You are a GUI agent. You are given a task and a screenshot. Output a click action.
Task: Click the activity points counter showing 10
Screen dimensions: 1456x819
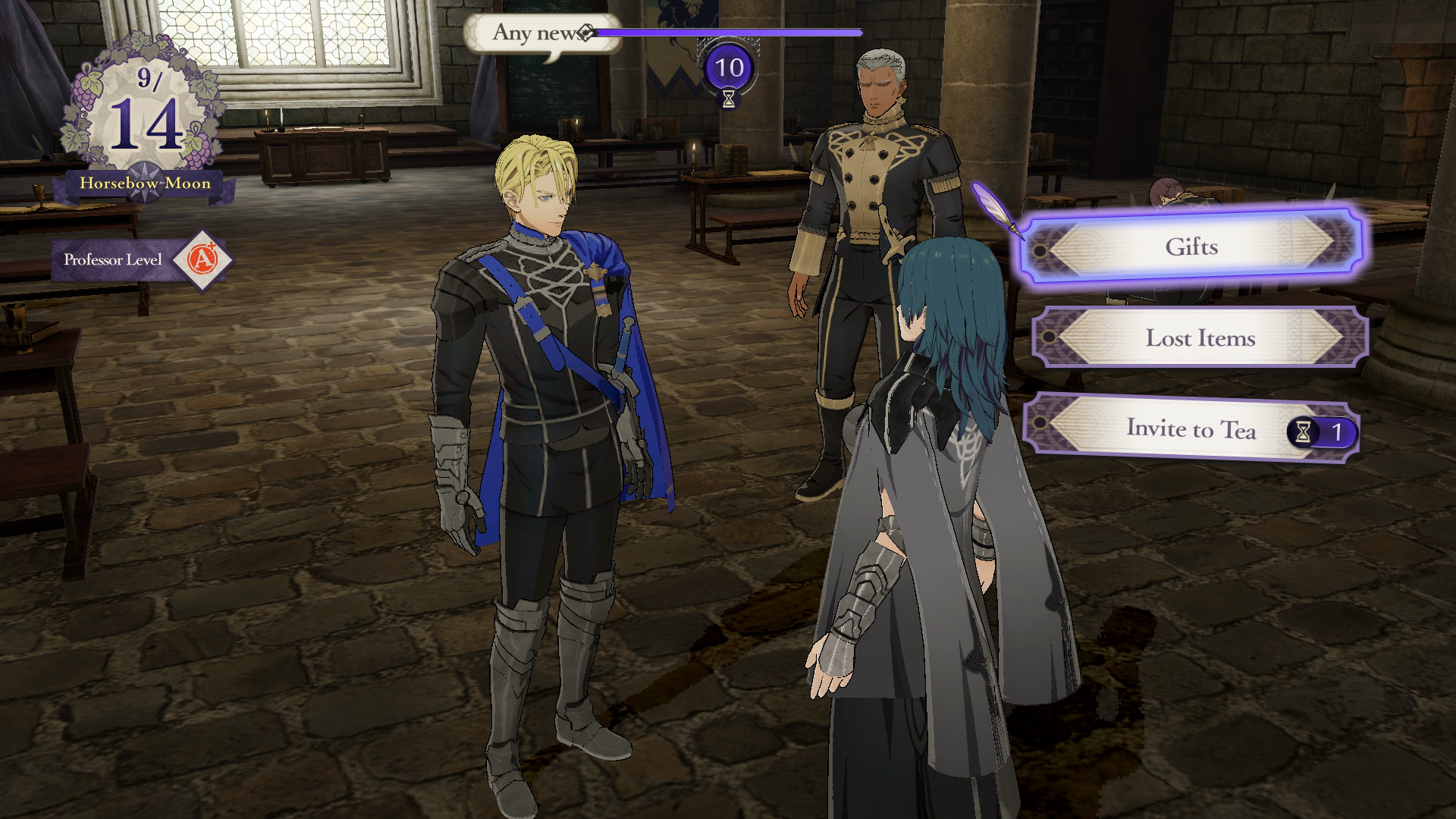coord(728,68)
